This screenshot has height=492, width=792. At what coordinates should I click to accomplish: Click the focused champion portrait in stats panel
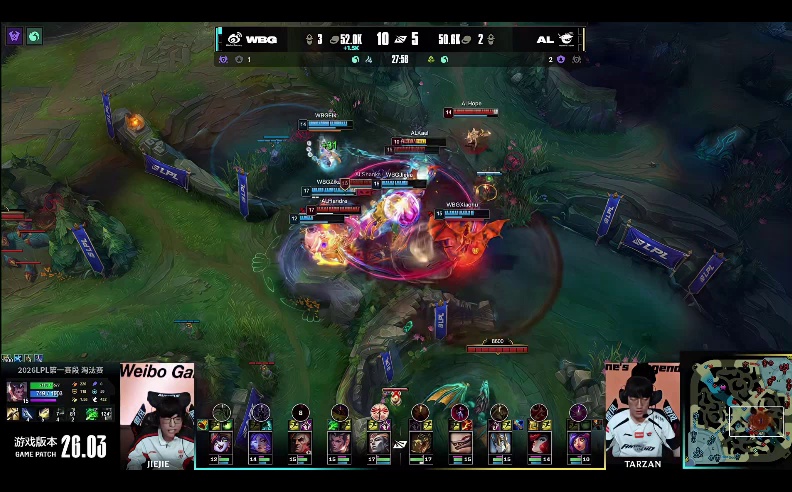point(17,391)
